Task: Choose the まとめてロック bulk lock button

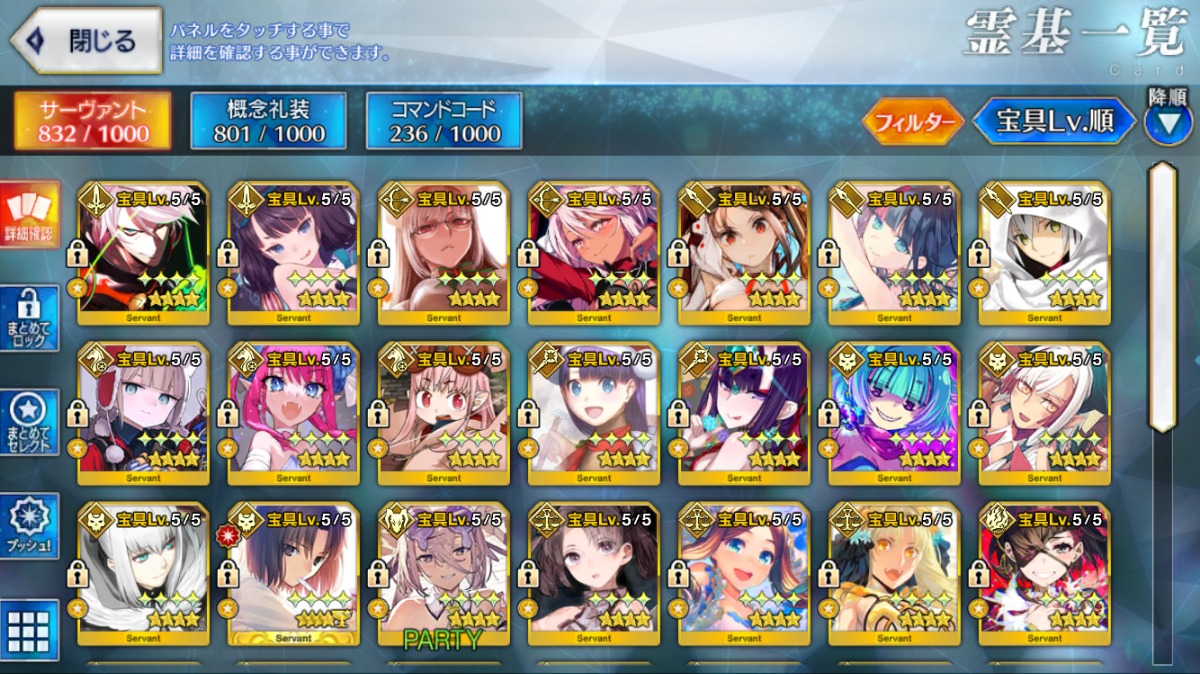Action: [x=29, y=320]
